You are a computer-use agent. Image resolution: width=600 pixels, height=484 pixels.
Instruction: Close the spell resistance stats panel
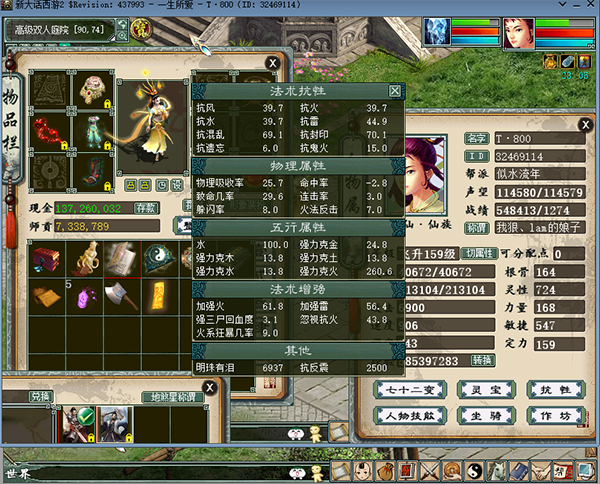395,91
